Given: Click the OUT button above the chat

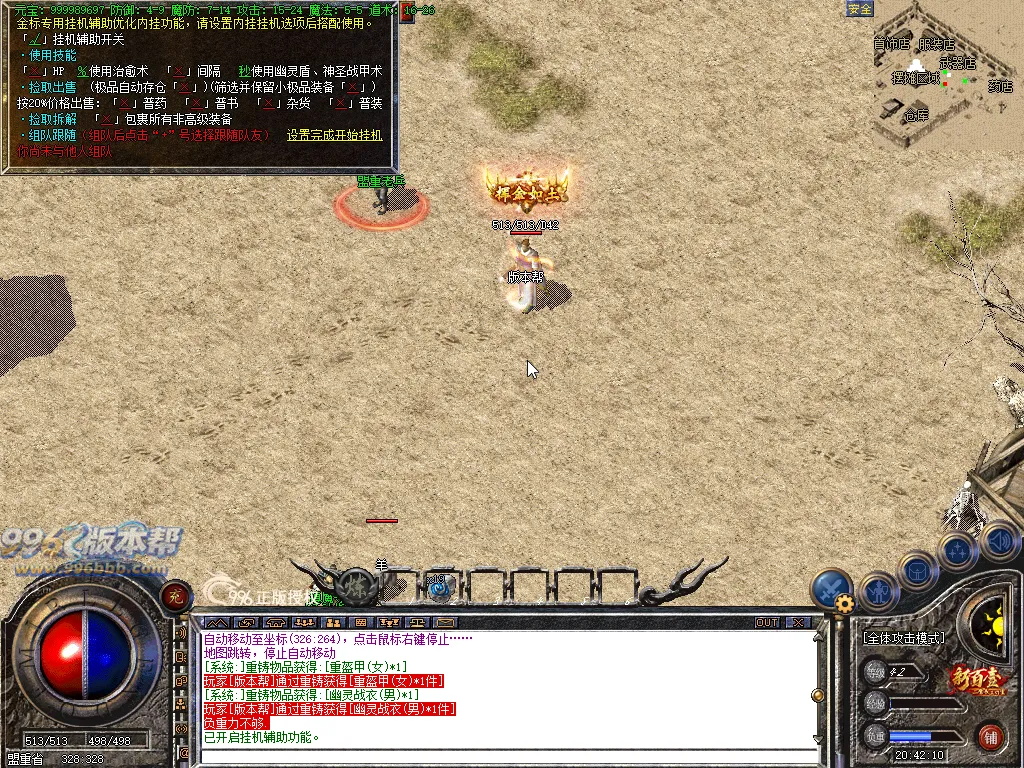Looking at the screenshot, I should [767, 622].
